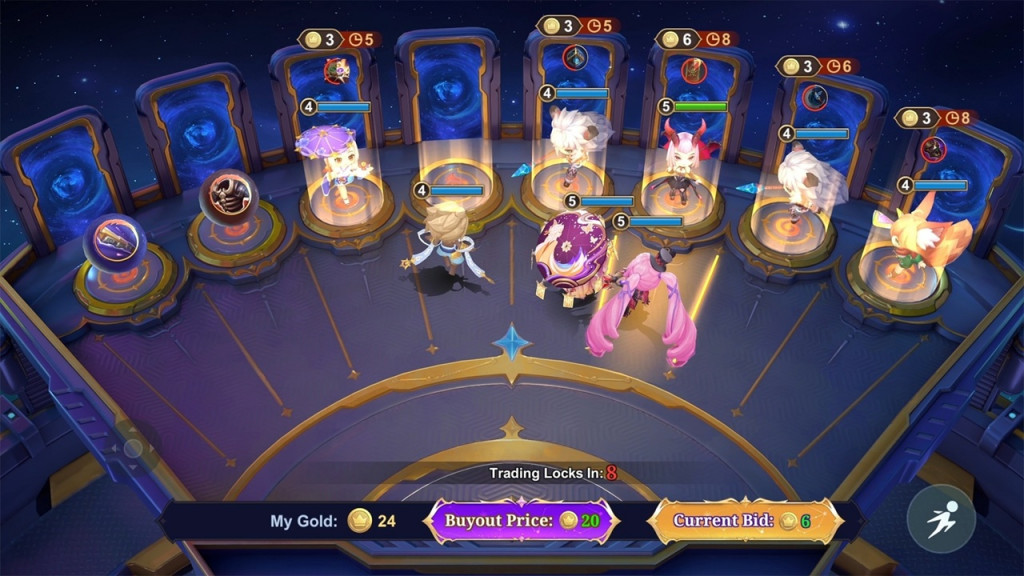Buy out for the 20 gold price
This screenshot has height=576, width=1024.
coord(522,521)
